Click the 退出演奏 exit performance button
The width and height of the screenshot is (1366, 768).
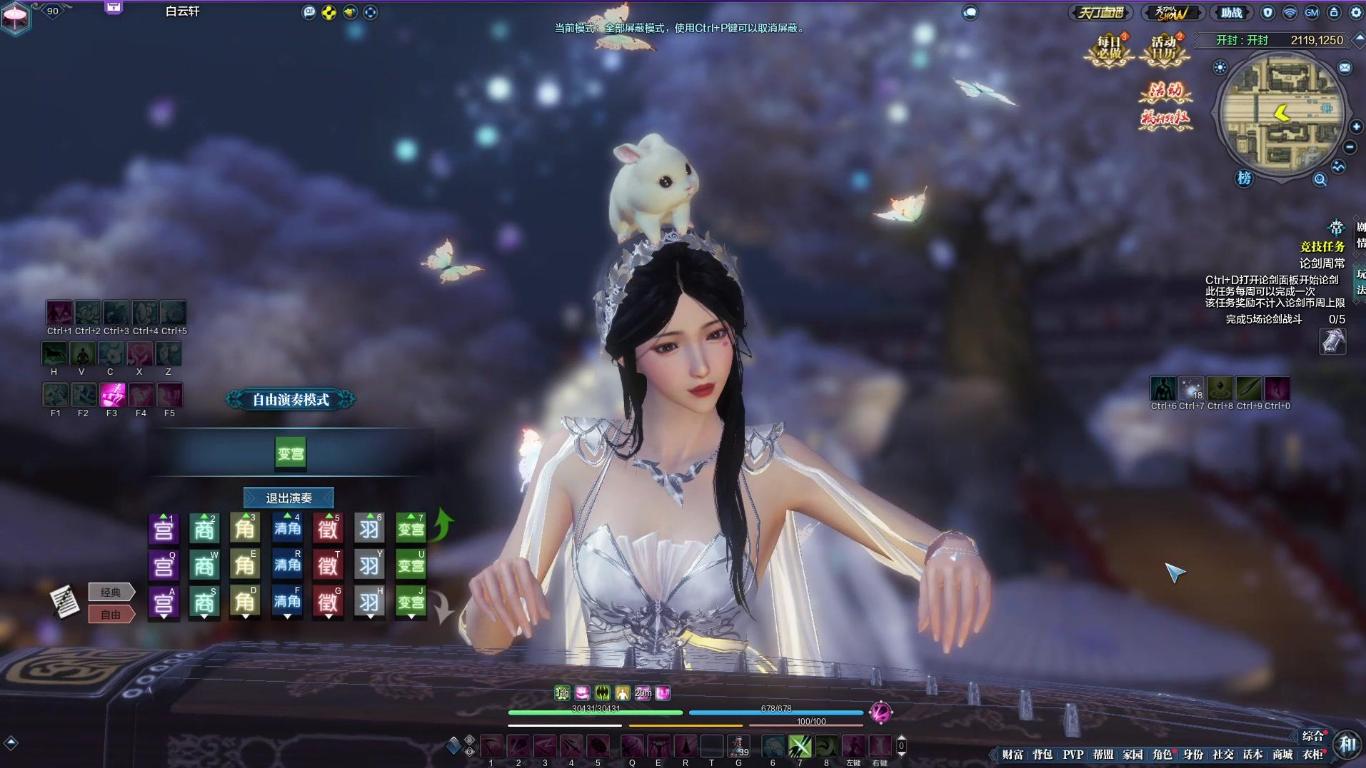pos(288,498)
